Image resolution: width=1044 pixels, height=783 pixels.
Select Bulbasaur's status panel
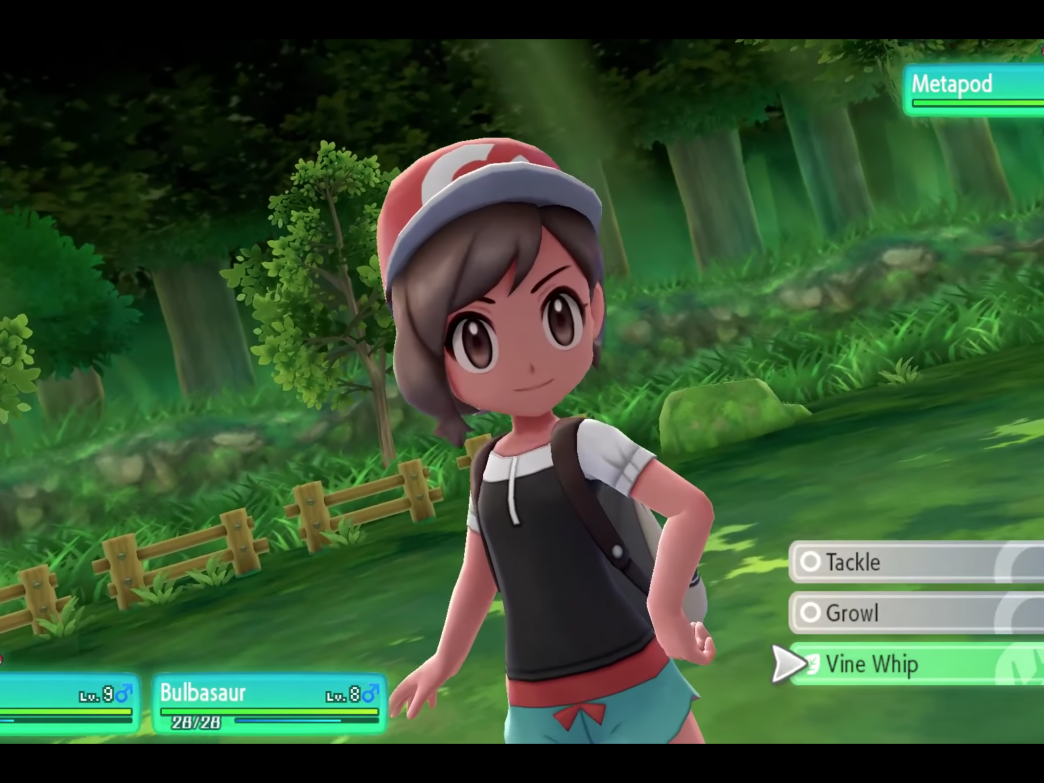click(269, 702)
